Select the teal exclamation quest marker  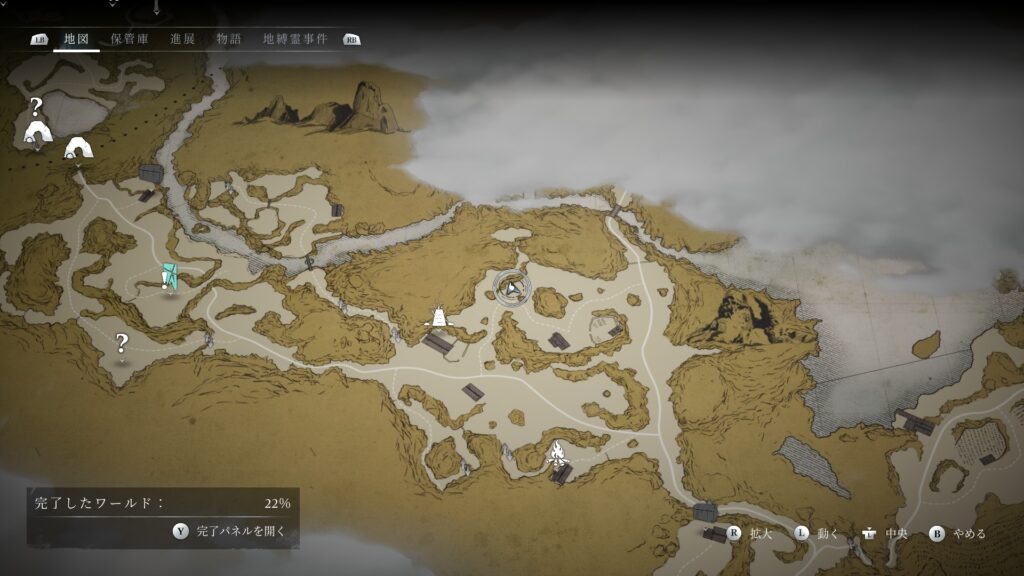169,278
